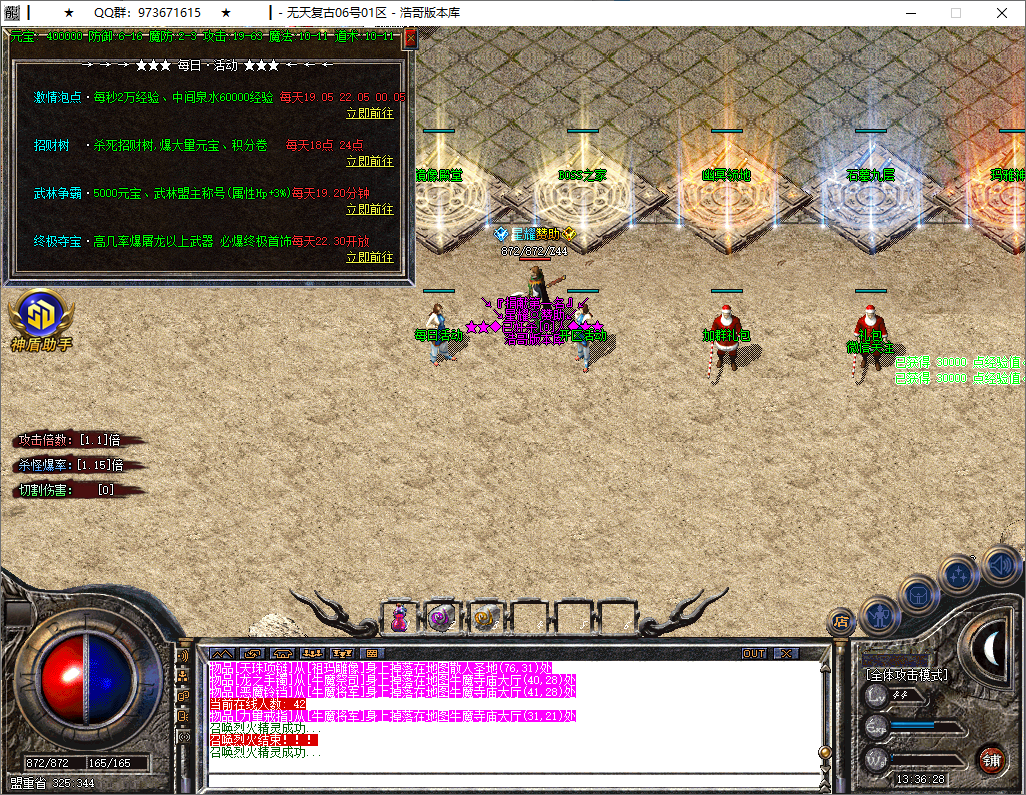Open the character figure panel
The width and height of the screenshot is (1026, 795).
[x=878, y=615]
